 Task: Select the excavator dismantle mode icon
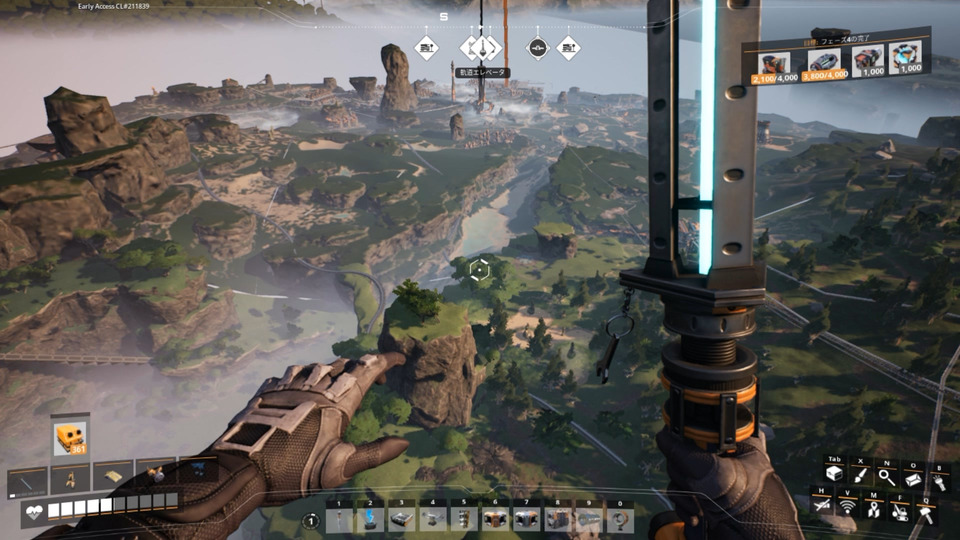tap(900, 509)
